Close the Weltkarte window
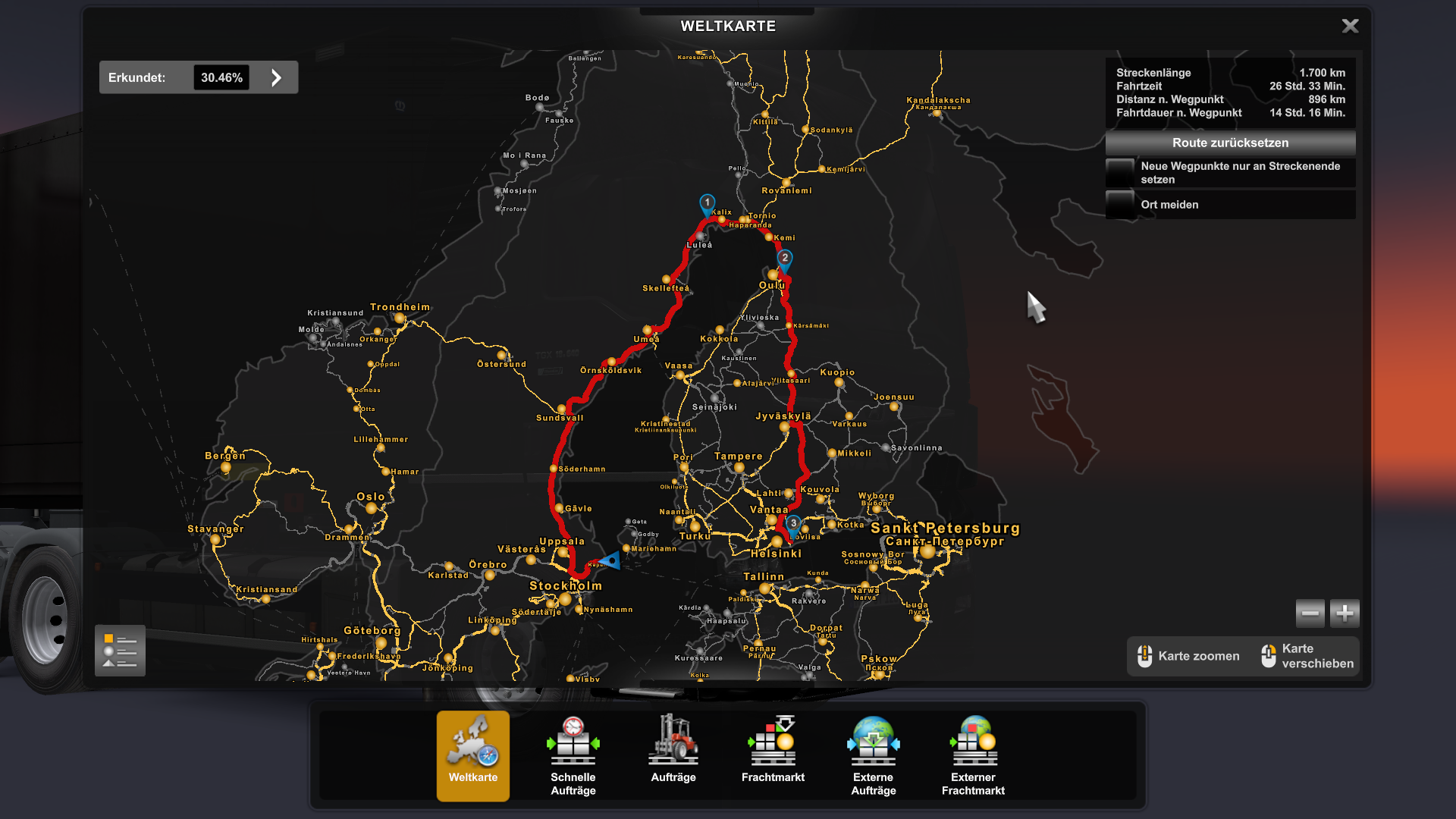The width and height of the screenshot is (1456, 819). (x=1350, y=25)
